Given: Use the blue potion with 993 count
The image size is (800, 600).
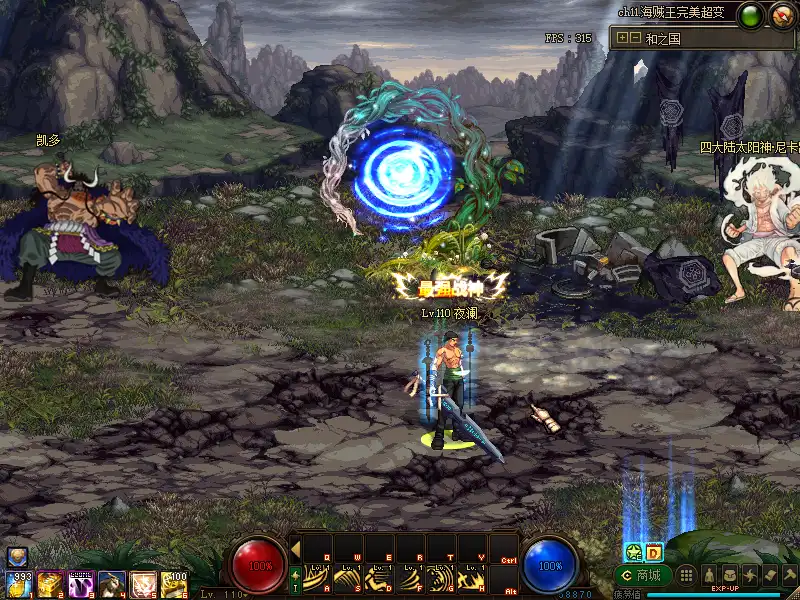Looking at the screenshot, I should (x=18, y=584).
